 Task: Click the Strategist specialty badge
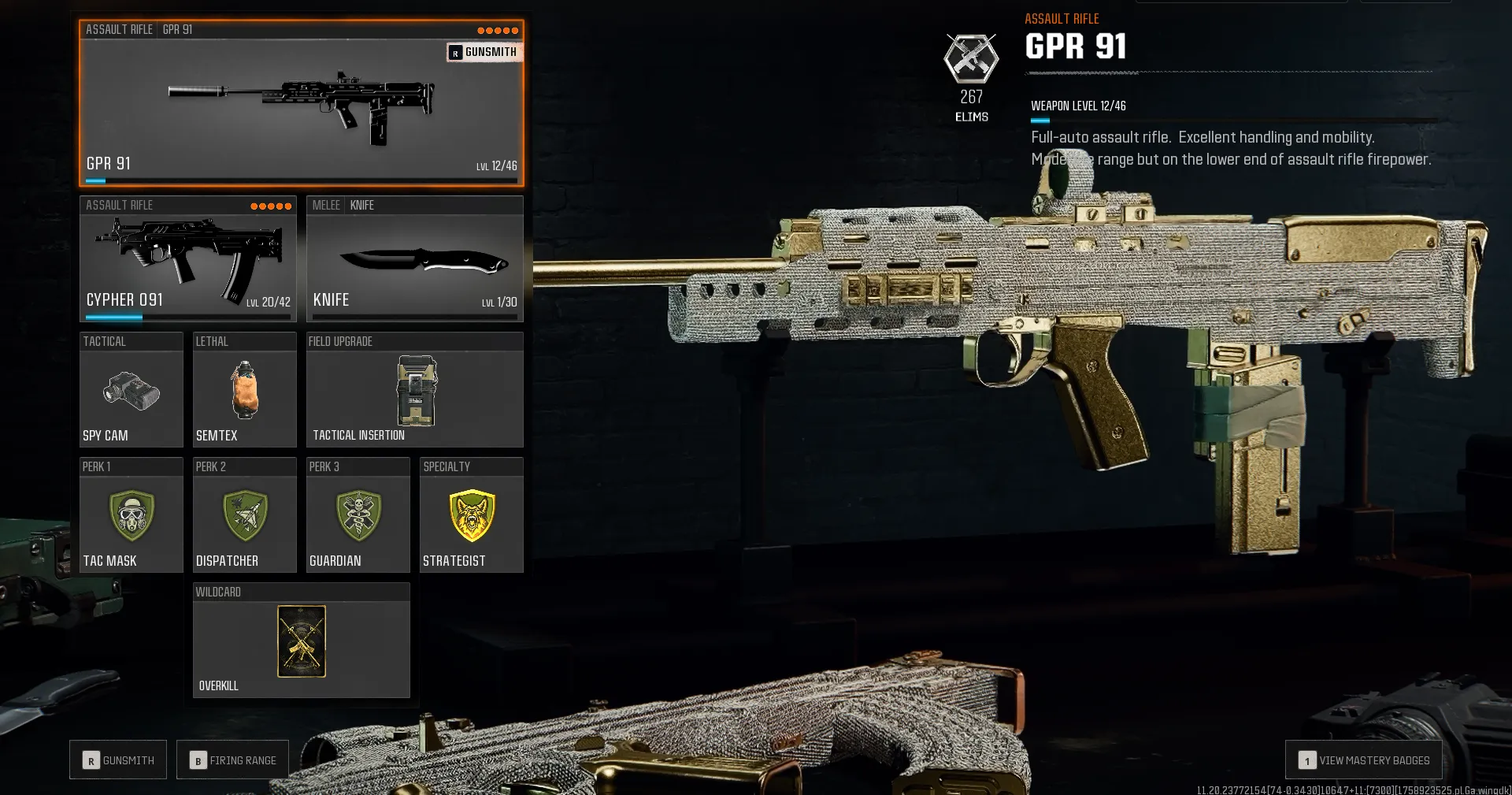[x=471, y=516]
